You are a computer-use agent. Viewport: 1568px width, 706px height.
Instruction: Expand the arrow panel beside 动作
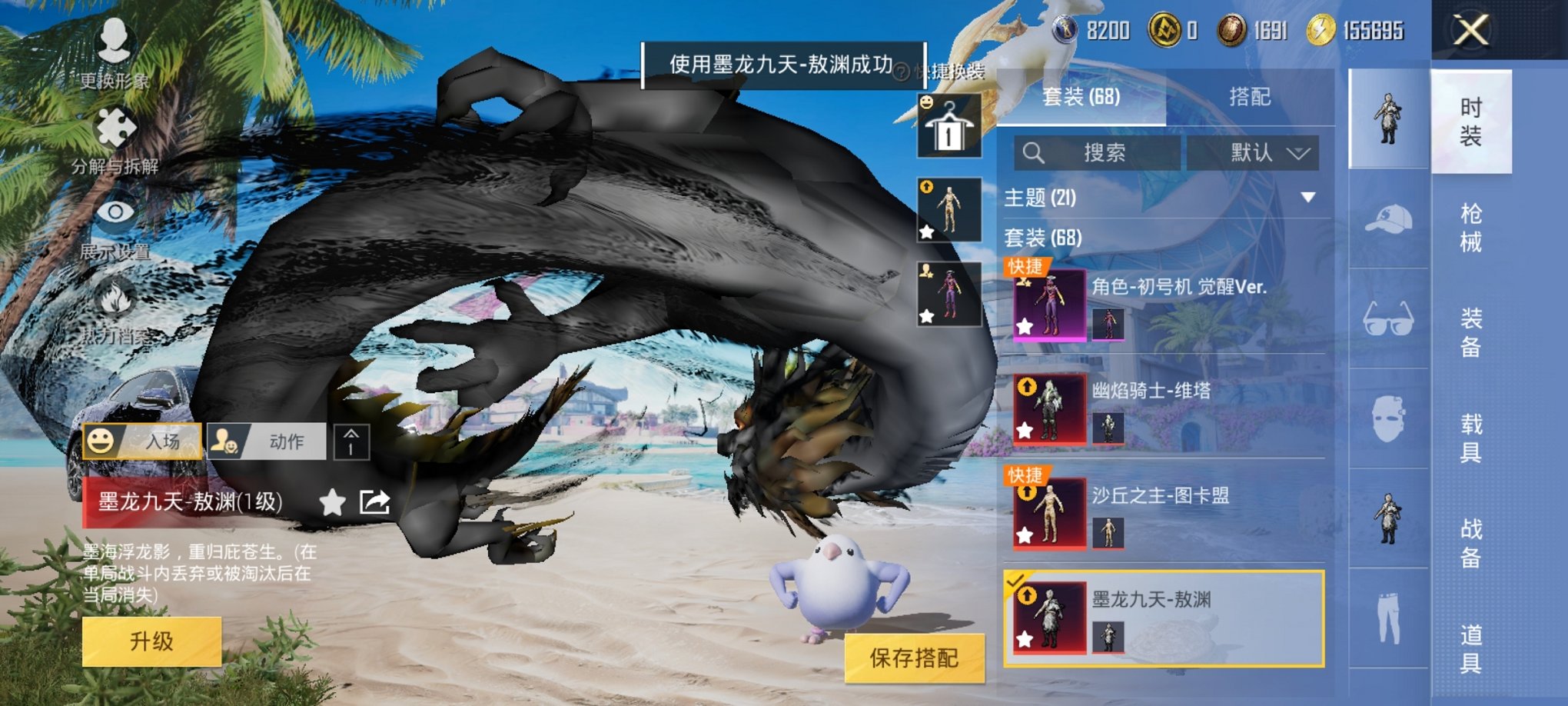click(354, 441)
